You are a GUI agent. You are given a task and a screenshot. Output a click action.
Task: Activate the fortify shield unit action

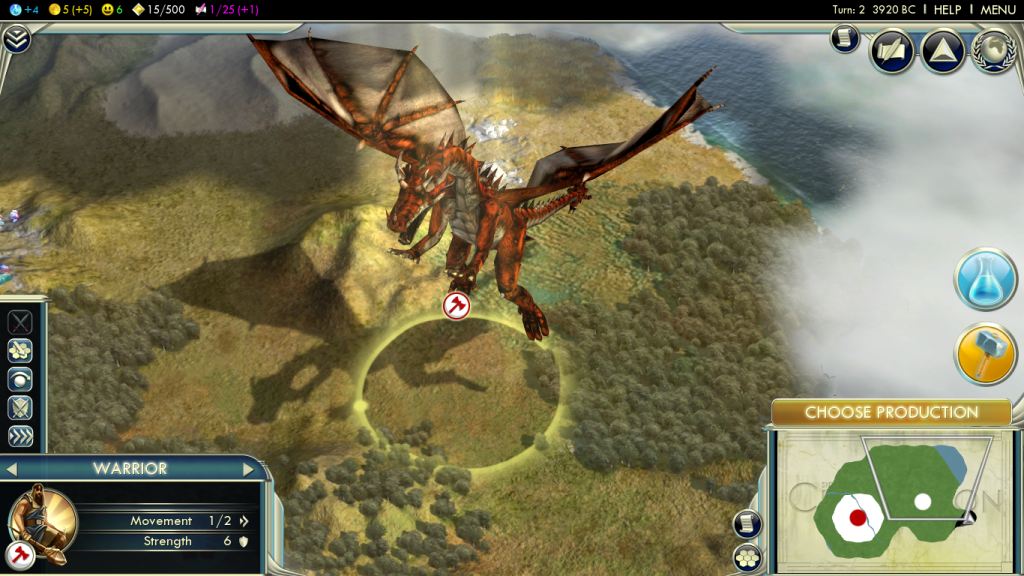coord(20,408)
